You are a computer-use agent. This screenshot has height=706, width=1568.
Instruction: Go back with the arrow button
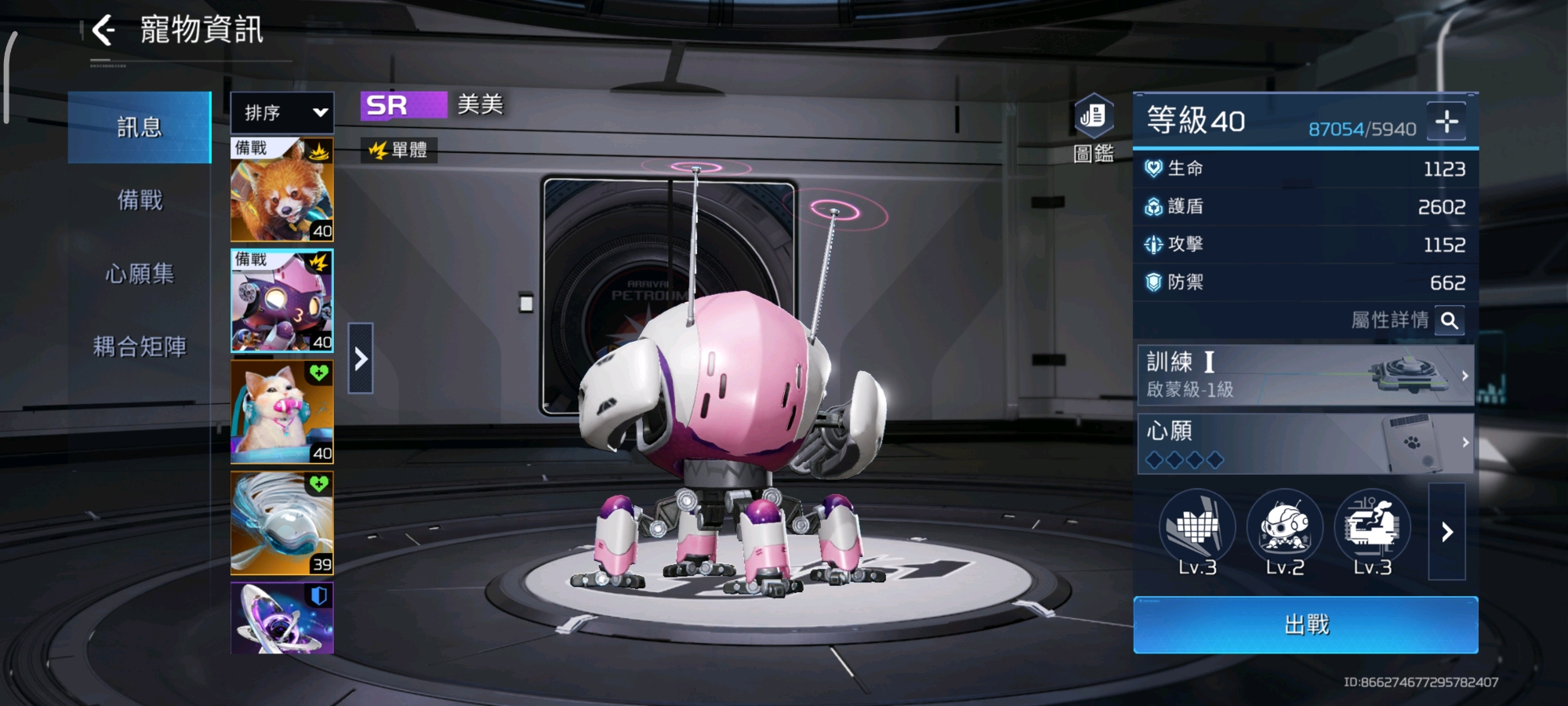[103, 31]
